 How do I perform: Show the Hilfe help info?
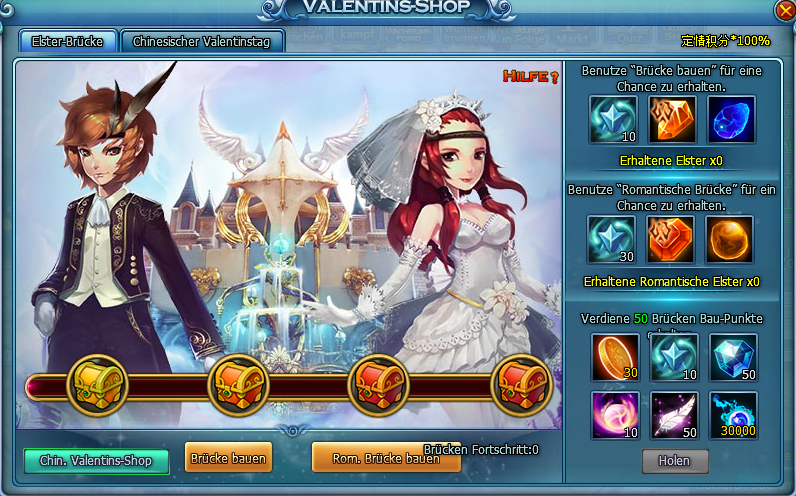[529, 77]
